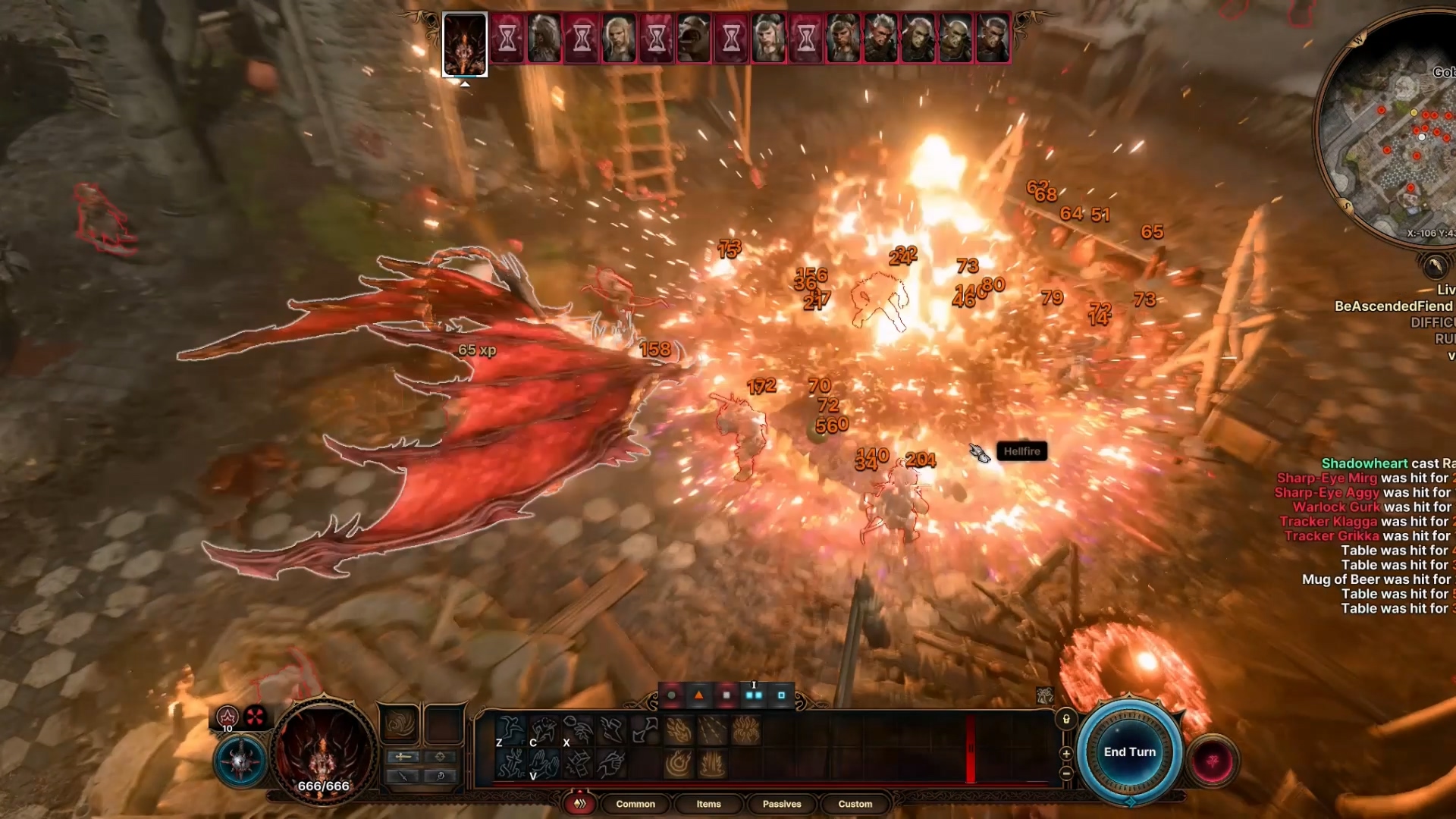This screenshot has width=1456, height=819.
Task: End the current turn
Action: (1129, 752)
